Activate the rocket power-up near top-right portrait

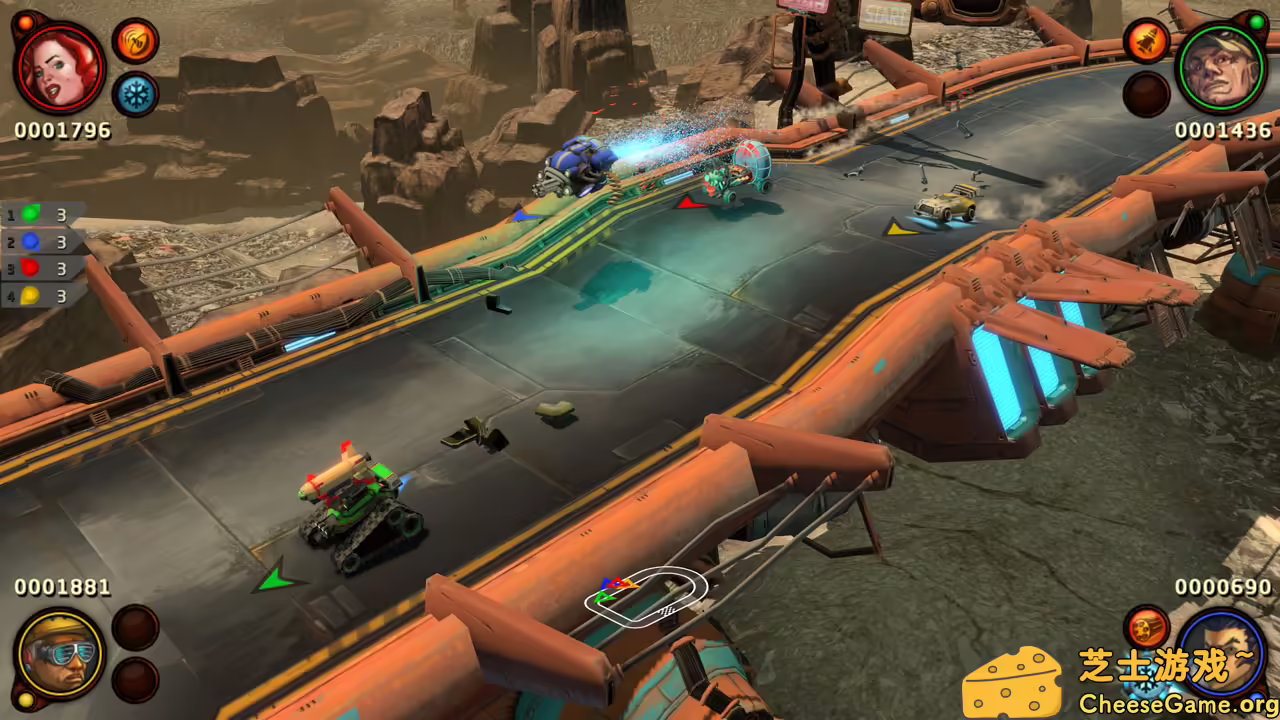tap(1146, 42)
